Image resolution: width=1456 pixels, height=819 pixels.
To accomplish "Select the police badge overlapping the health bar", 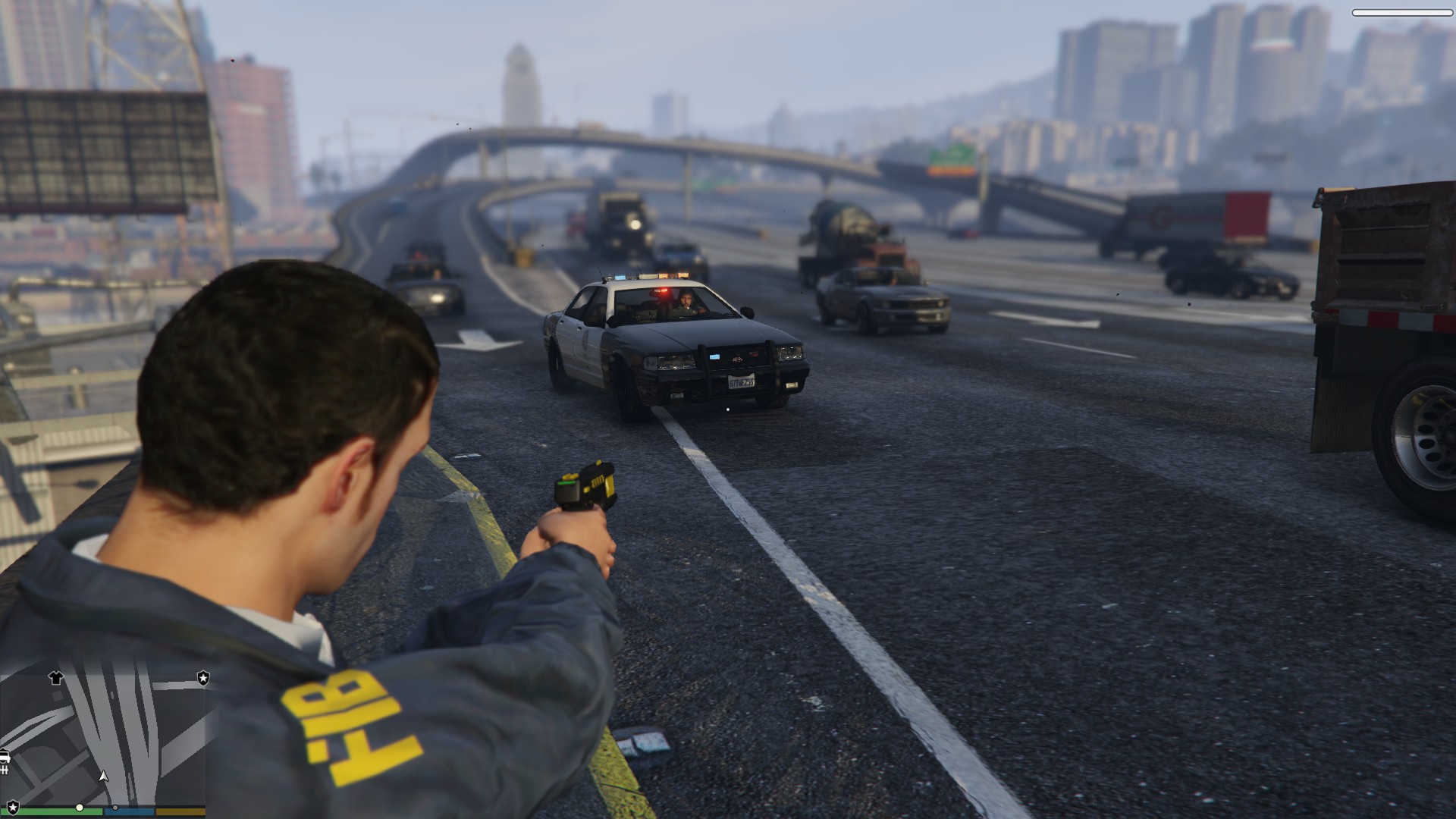I will (13, 808).
